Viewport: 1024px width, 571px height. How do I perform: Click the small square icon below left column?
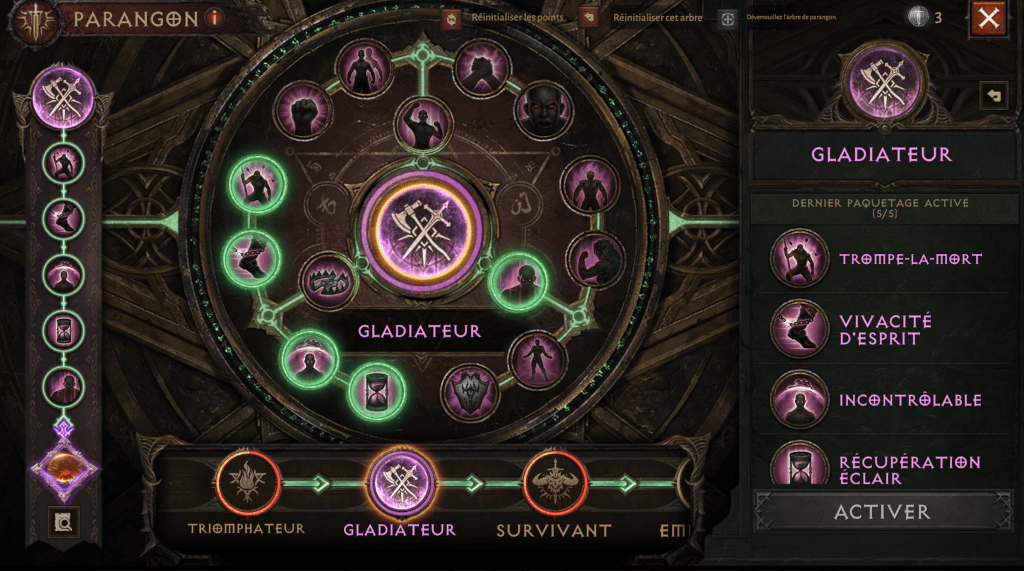coord(64,522)
